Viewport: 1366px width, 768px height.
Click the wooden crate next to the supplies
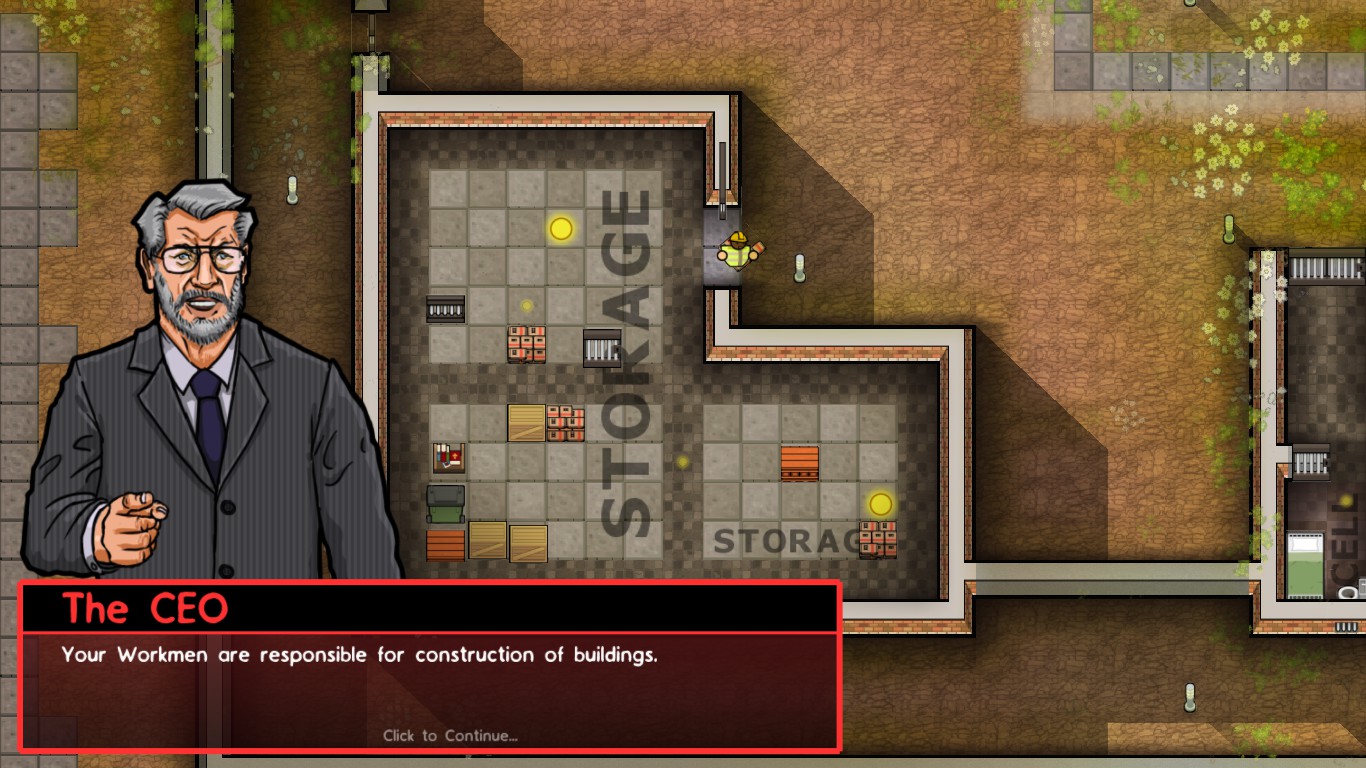pyautogui.click(x=525, y=423)
